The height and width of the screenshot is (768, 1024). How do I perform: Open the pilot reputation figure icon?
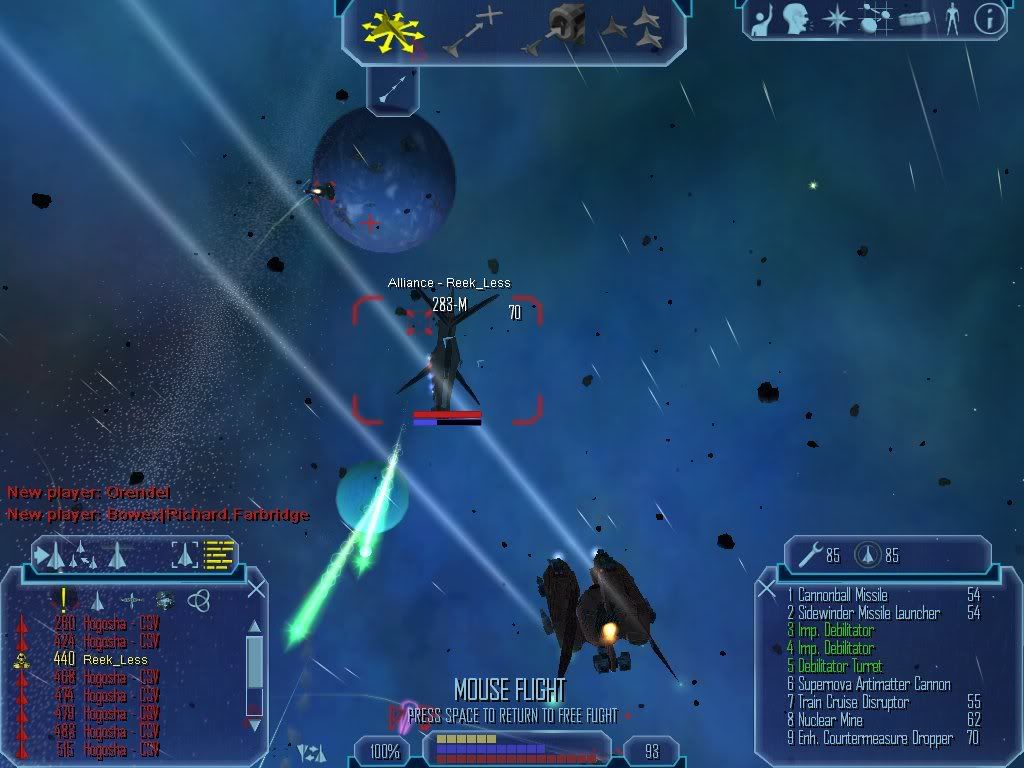(951, 18)
